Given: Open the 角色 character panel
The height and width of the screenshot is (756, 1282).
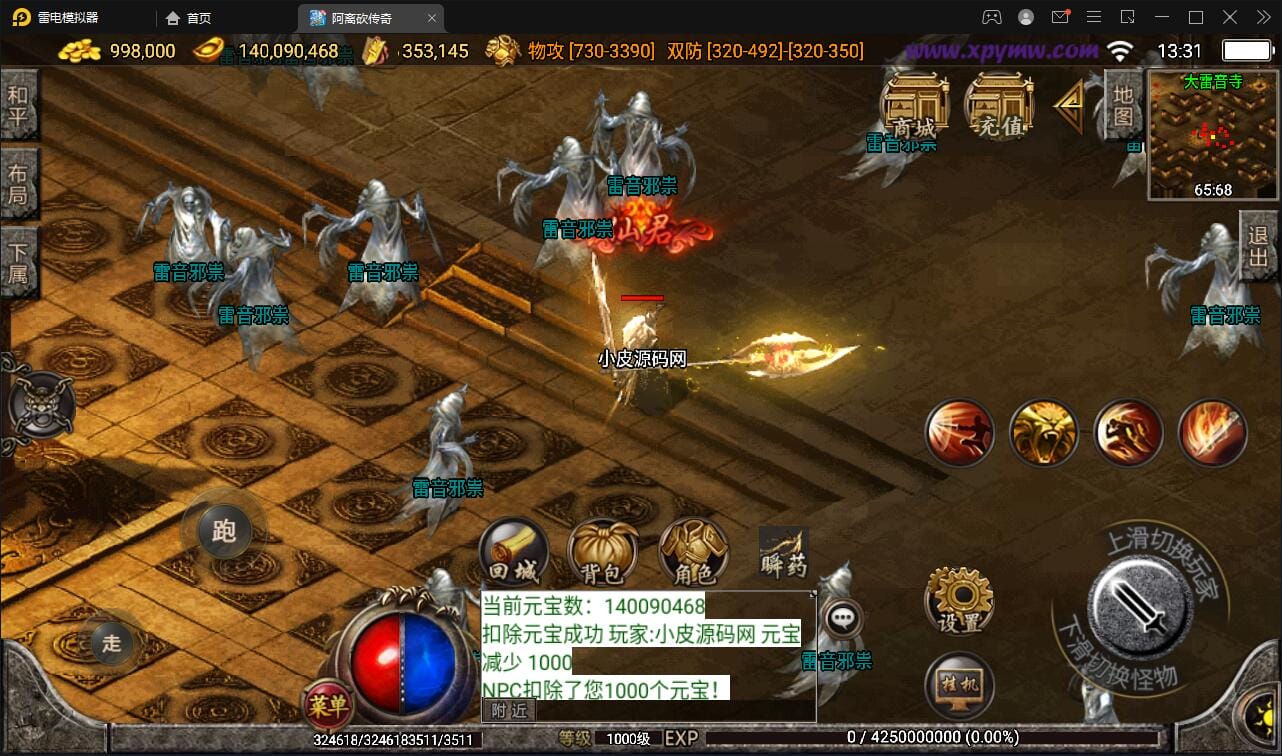Looking at the screenshot, I should [693, 550].
